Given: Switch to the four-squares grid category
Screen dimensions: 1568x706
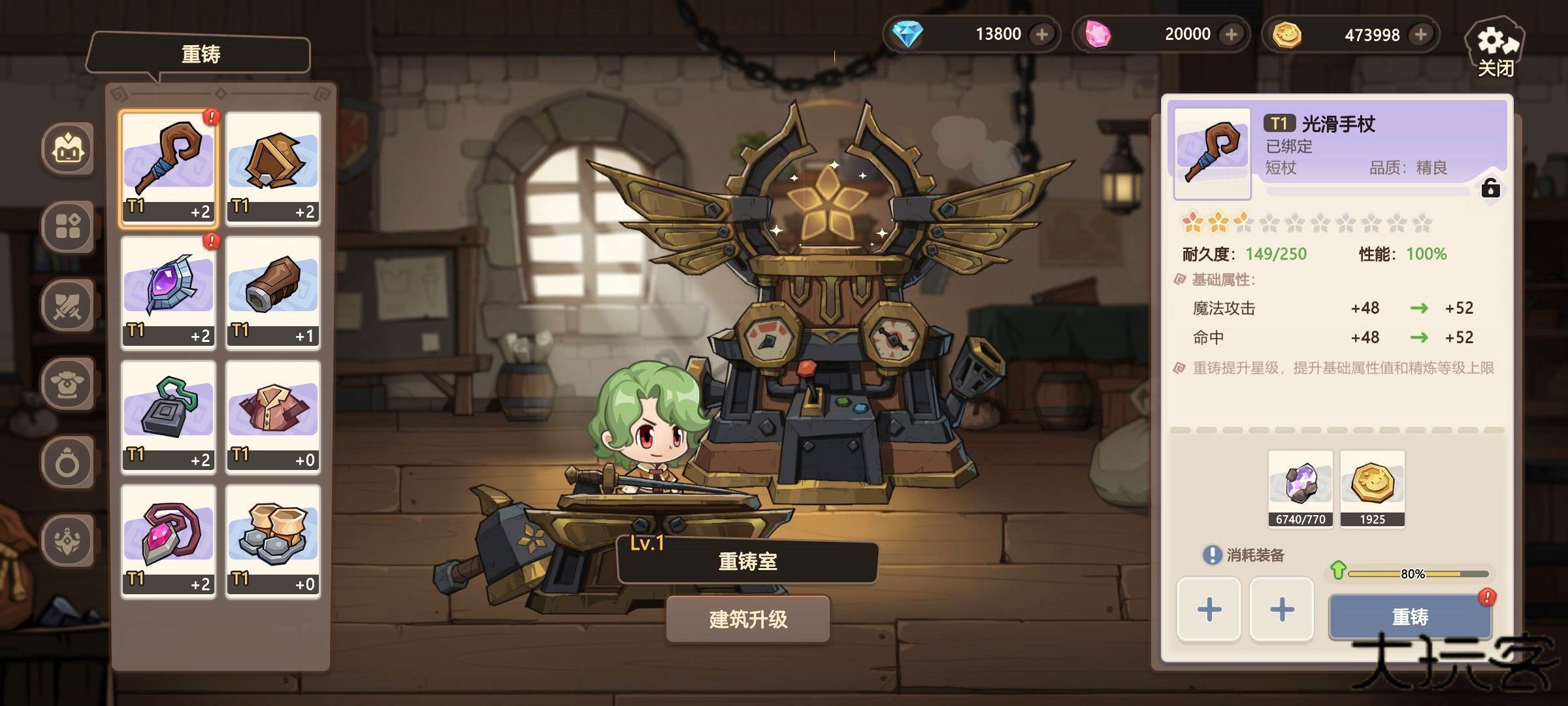Looking at the screenshot, I should point(68,227).
